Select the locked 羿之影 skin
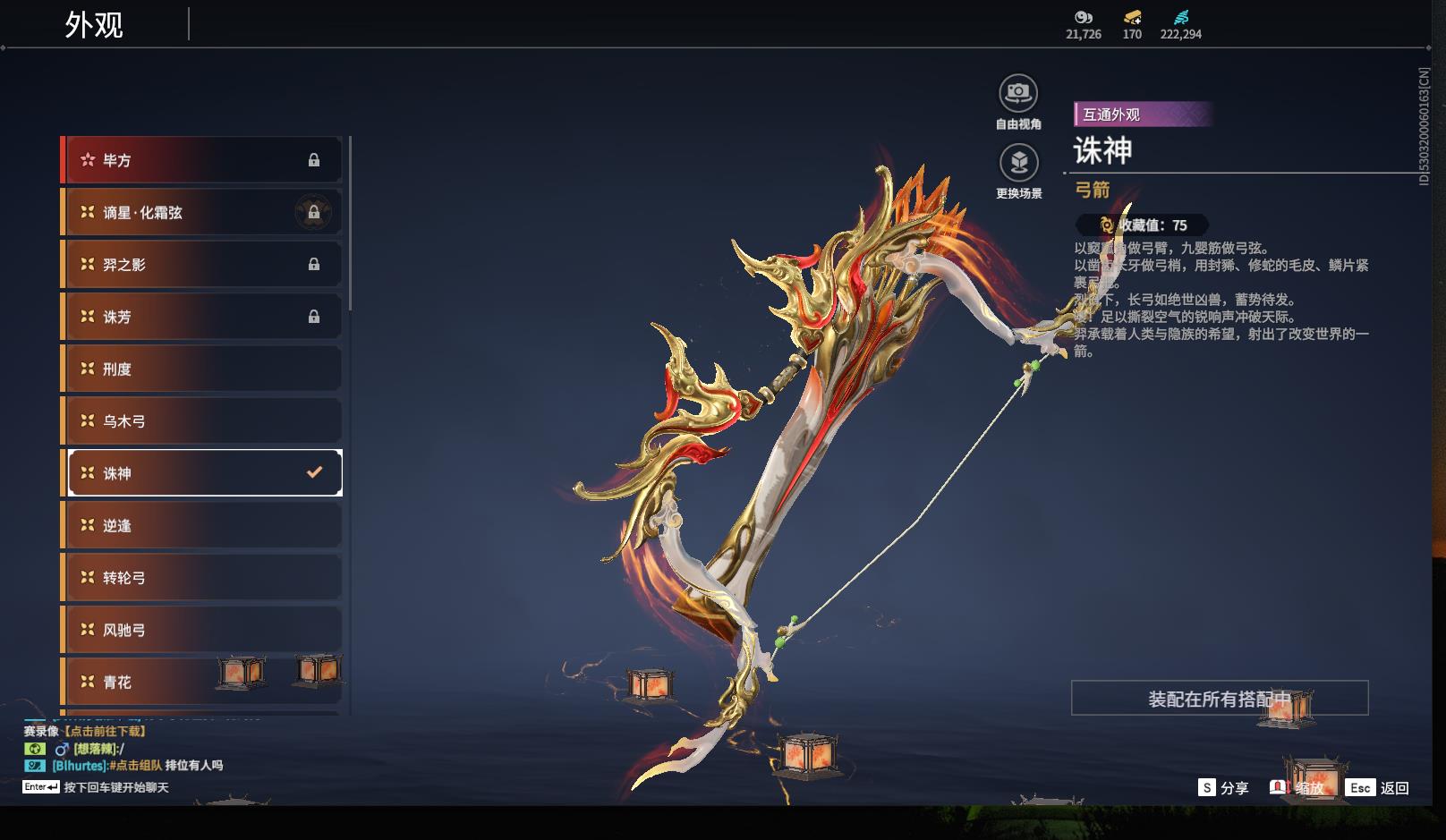Viewport: 1446px width, 840px height. click(201, 265)
